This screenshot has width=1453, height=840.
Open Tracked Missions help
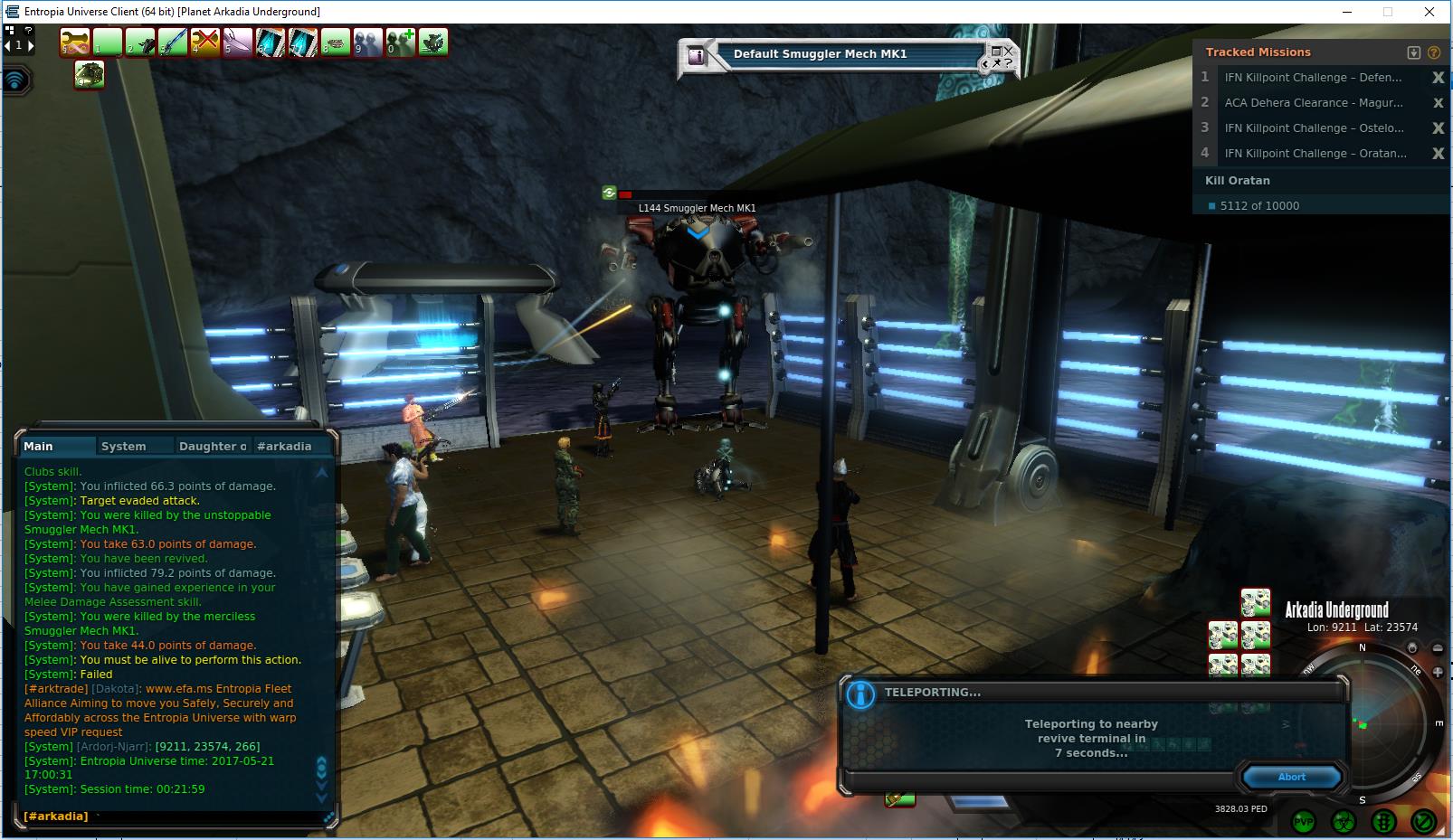pos(1434,52)
